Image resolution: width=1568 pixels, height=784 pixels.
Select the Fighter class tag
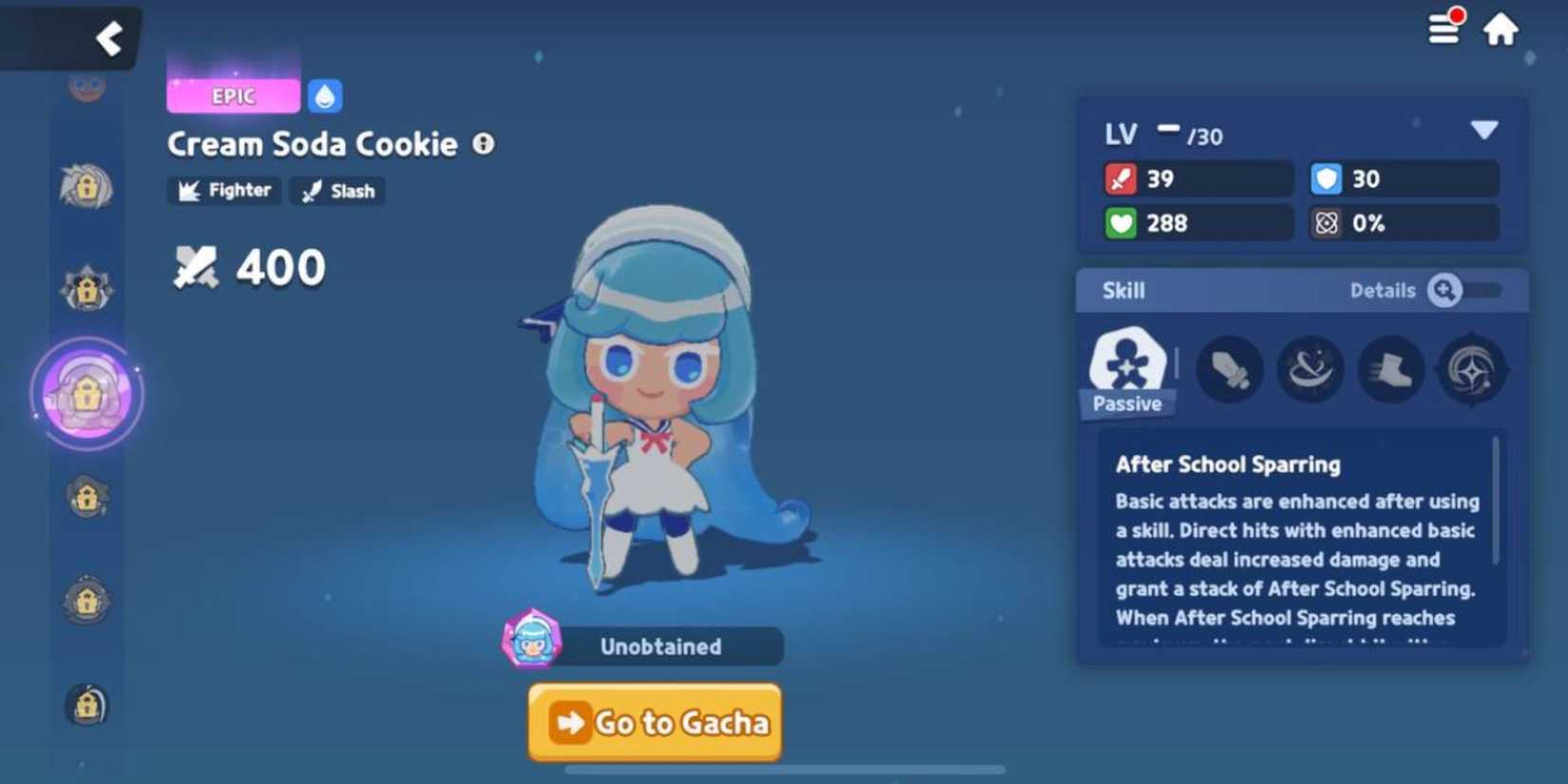223,191
